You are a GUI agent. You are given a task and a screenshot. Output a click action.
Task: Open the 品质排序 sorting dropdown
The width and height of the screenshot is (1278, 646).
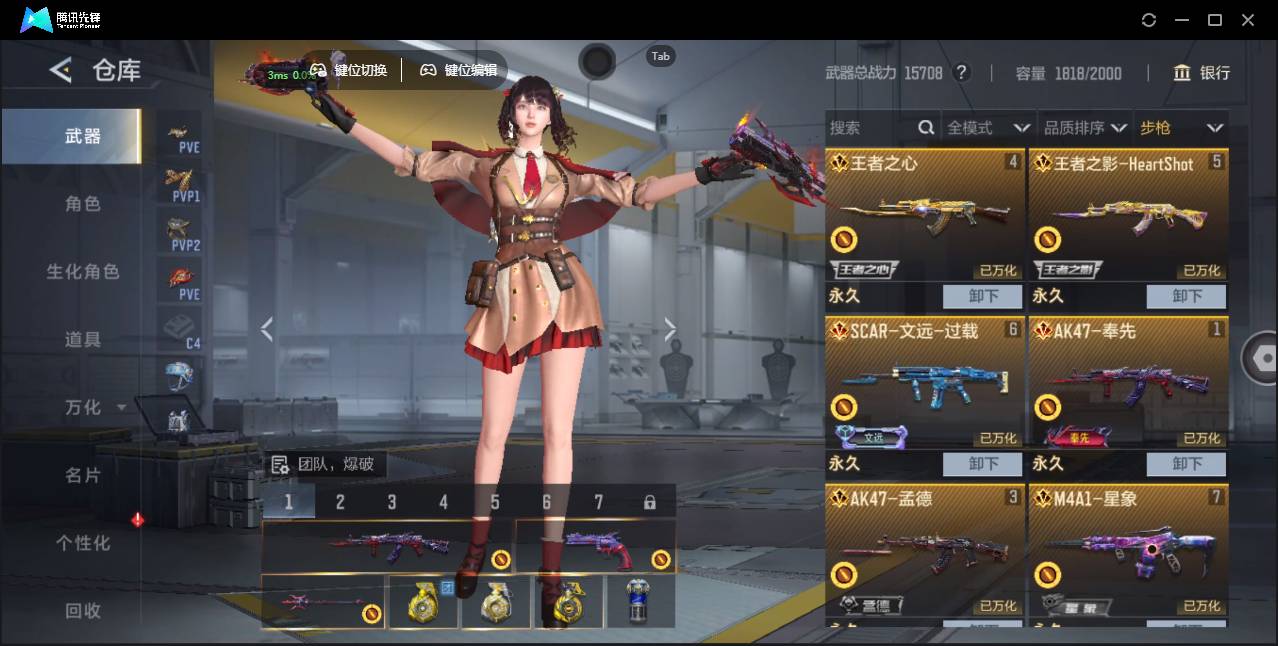click(x=1085, y=128)
